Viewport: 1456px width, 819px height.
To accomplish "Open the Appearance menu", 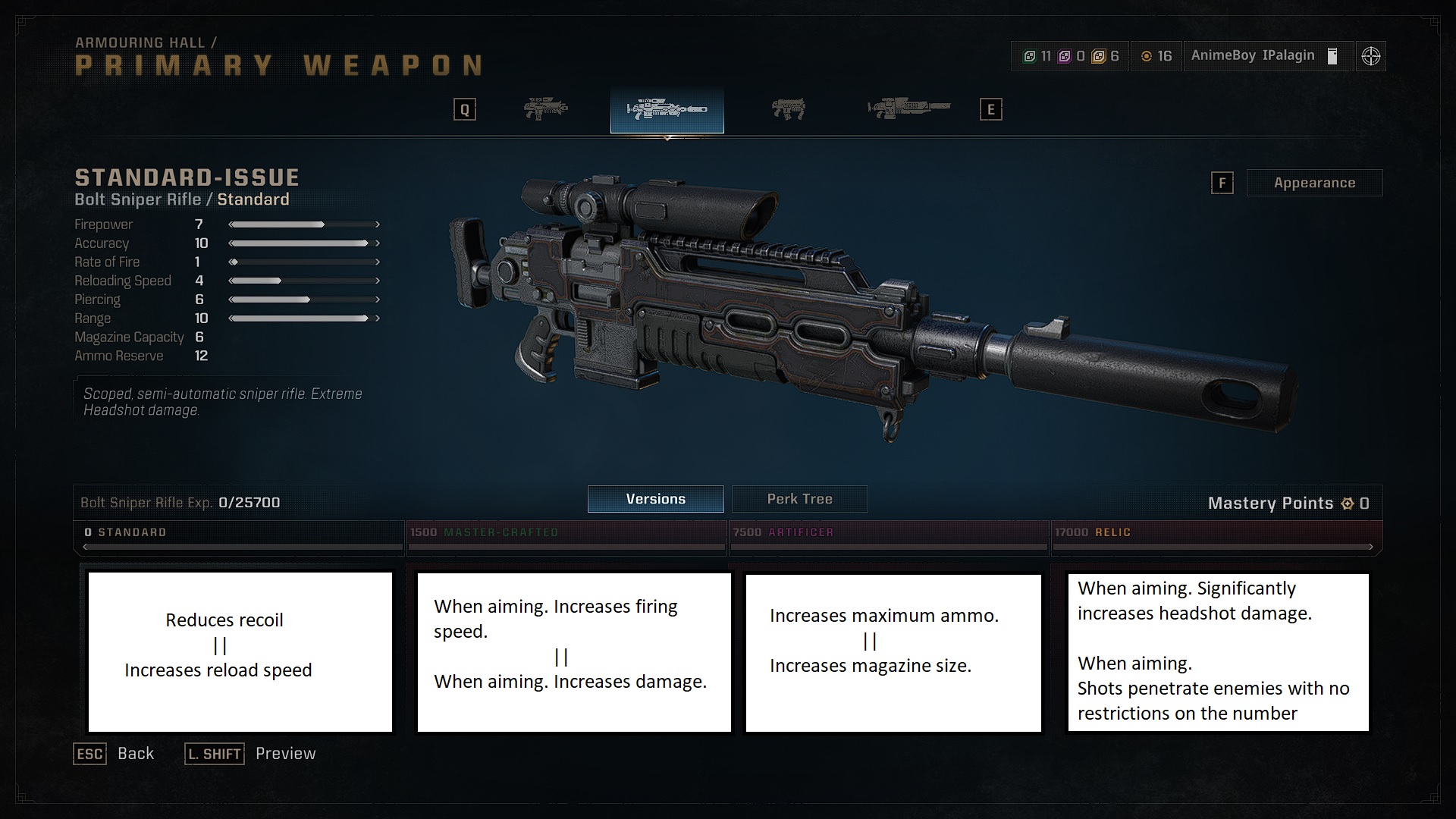I will point(1315,183).
